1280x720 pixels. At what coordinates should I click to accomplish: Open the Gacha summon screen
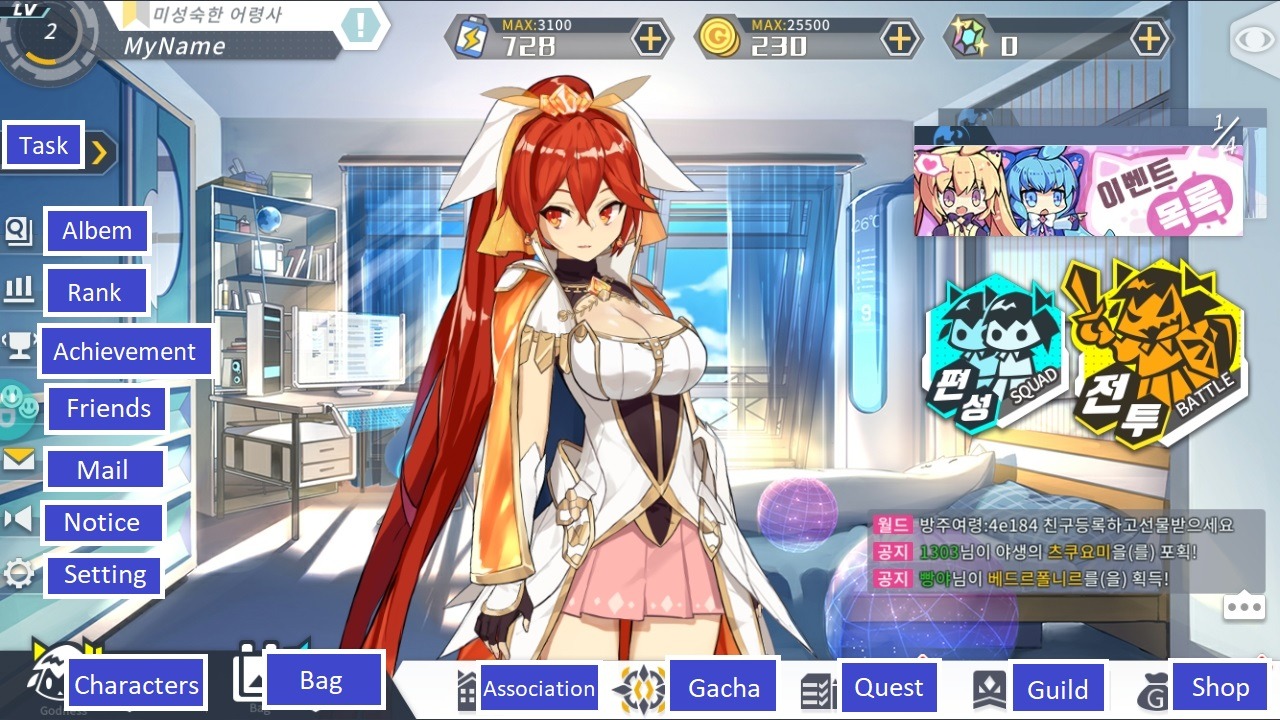point(723,688)
